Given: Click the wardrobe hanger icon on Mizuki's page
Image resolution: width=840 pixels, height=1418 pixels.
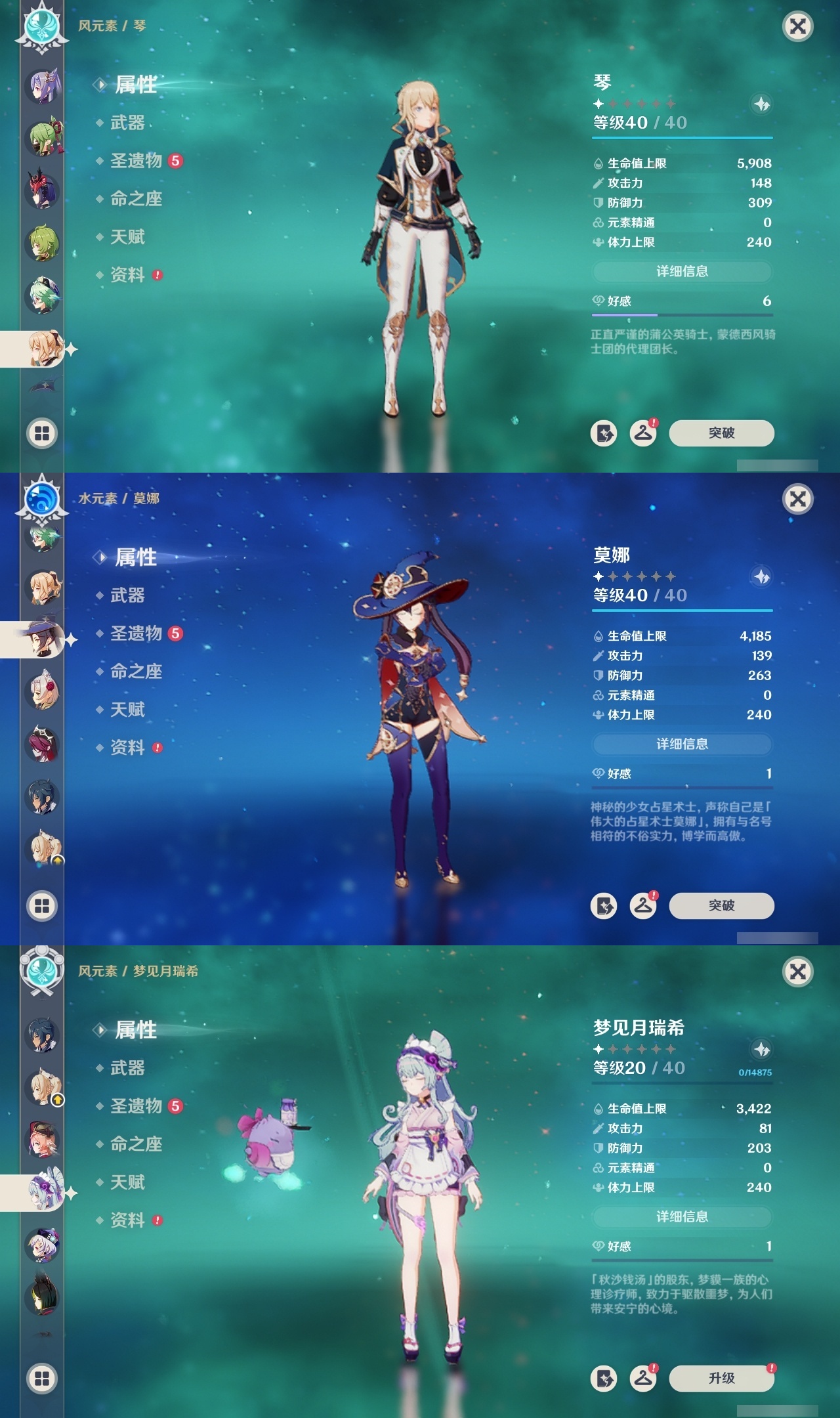Looking at the screenshot, I should click(x=644, y=1377).
